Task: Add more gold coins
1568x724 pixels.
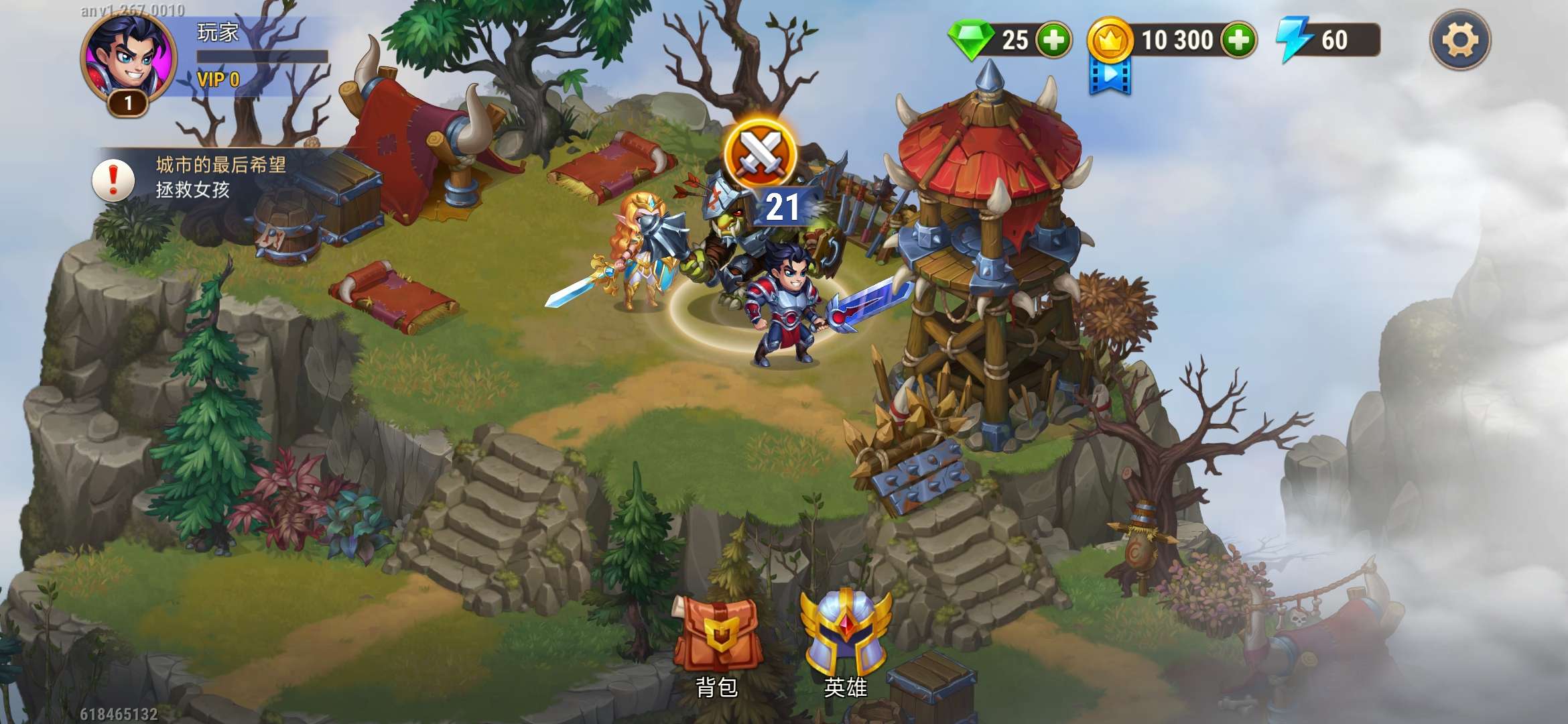Action: (1238, 40)
